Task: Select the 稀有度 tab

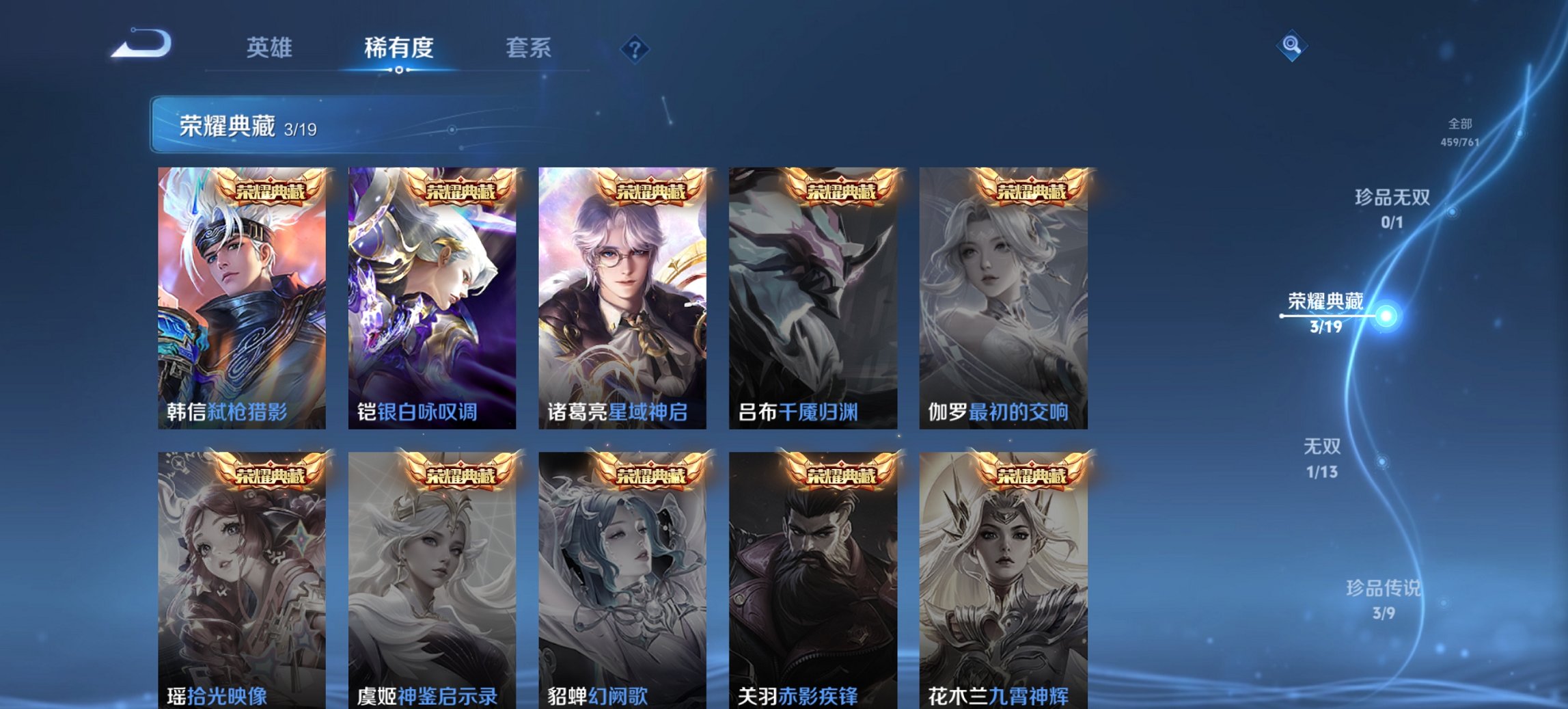Action: coord(399,48)
